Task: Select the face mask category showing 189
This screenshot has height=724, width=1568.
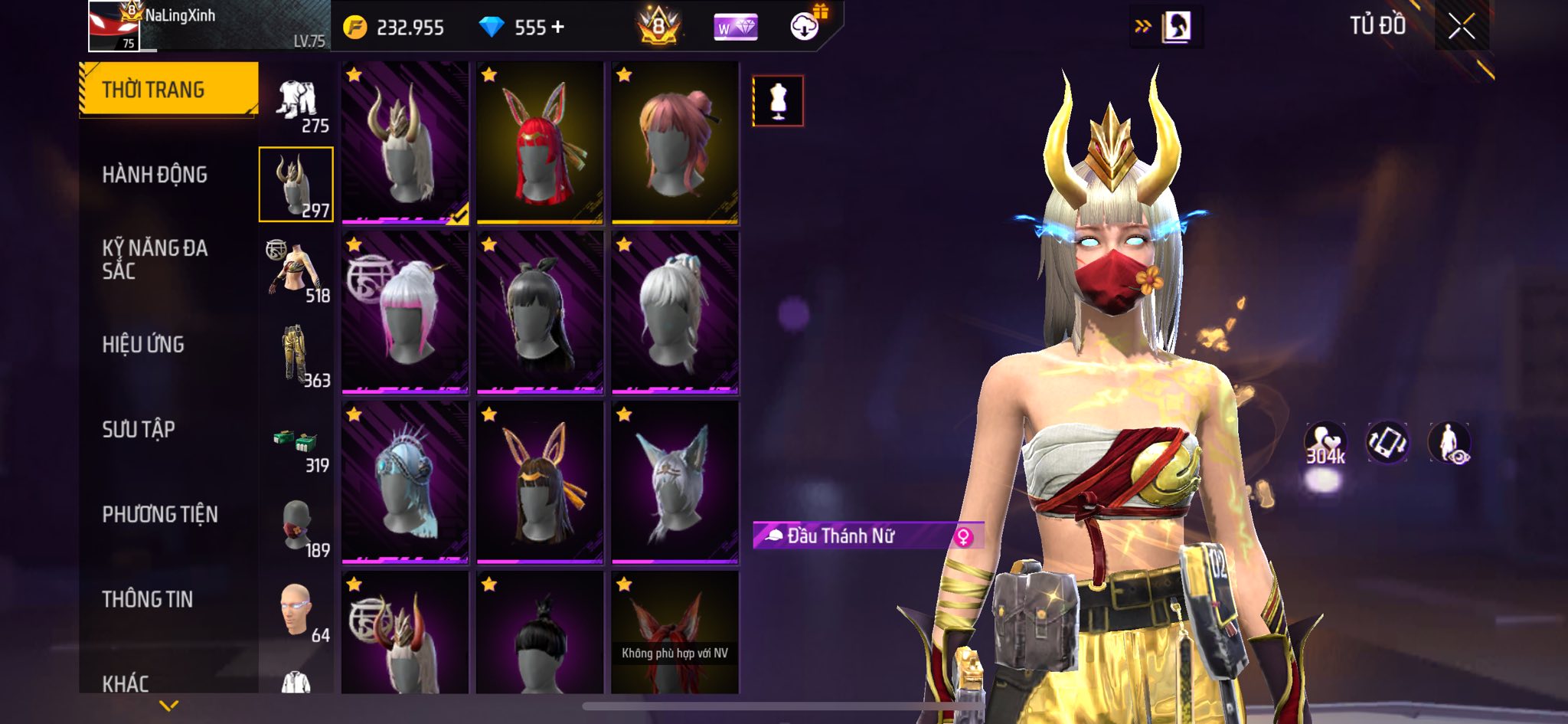Action: click(x=297, y=526)
